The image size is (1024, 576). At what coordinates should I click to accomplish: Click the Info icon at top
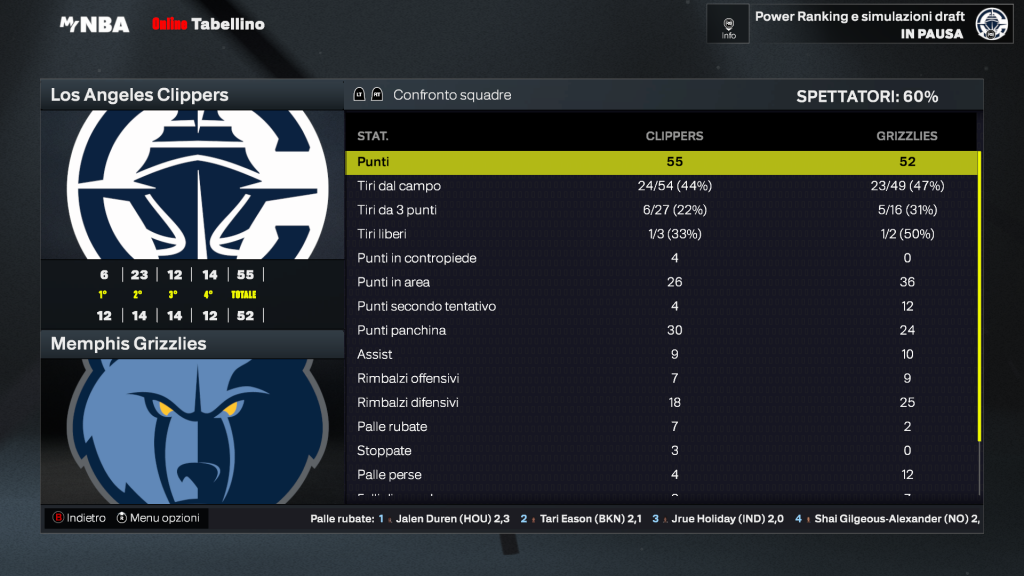coord(728,26)
